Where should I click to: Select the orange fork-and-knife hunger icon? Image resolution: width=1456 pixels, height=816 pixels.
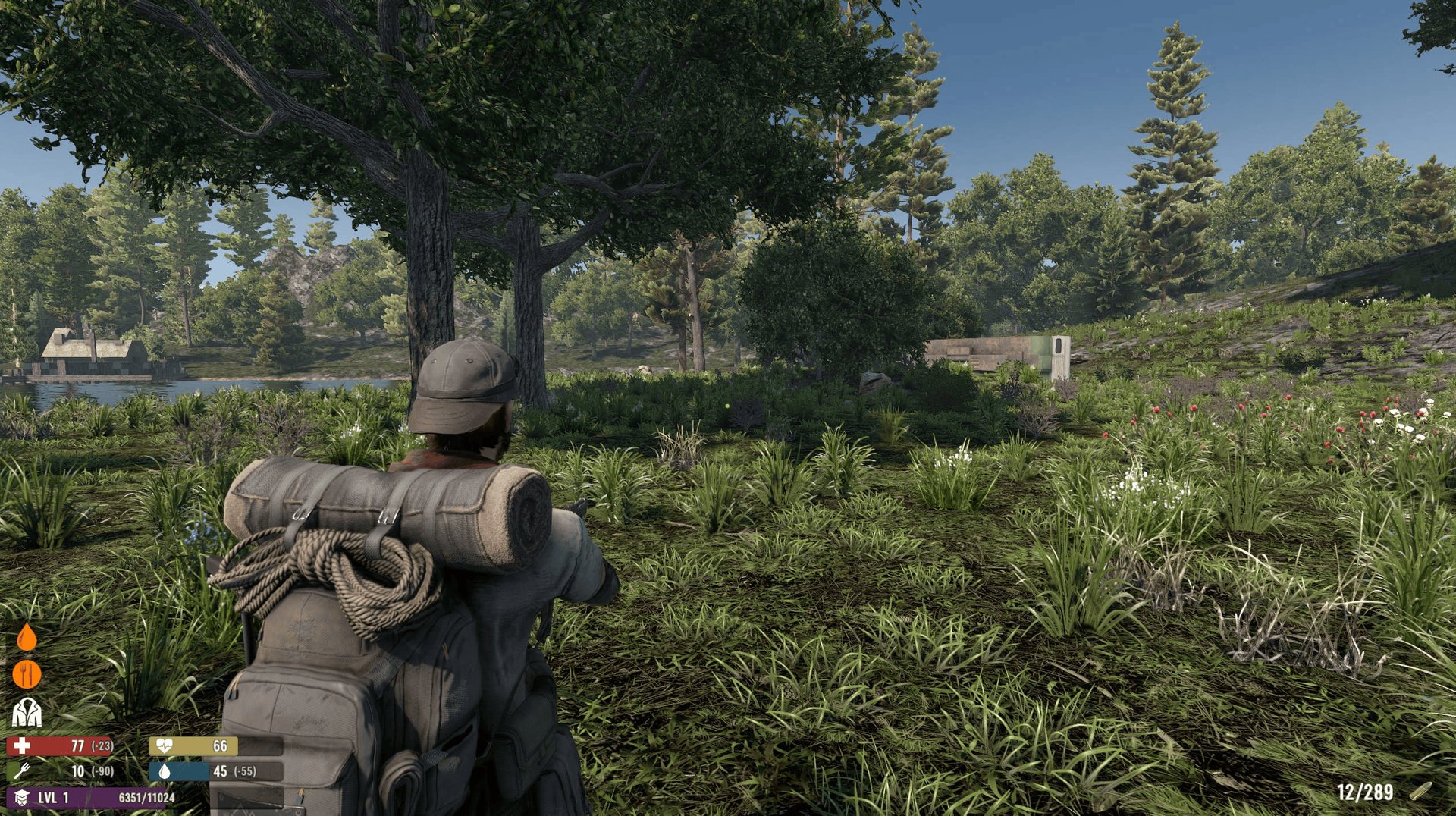[27, 674]
